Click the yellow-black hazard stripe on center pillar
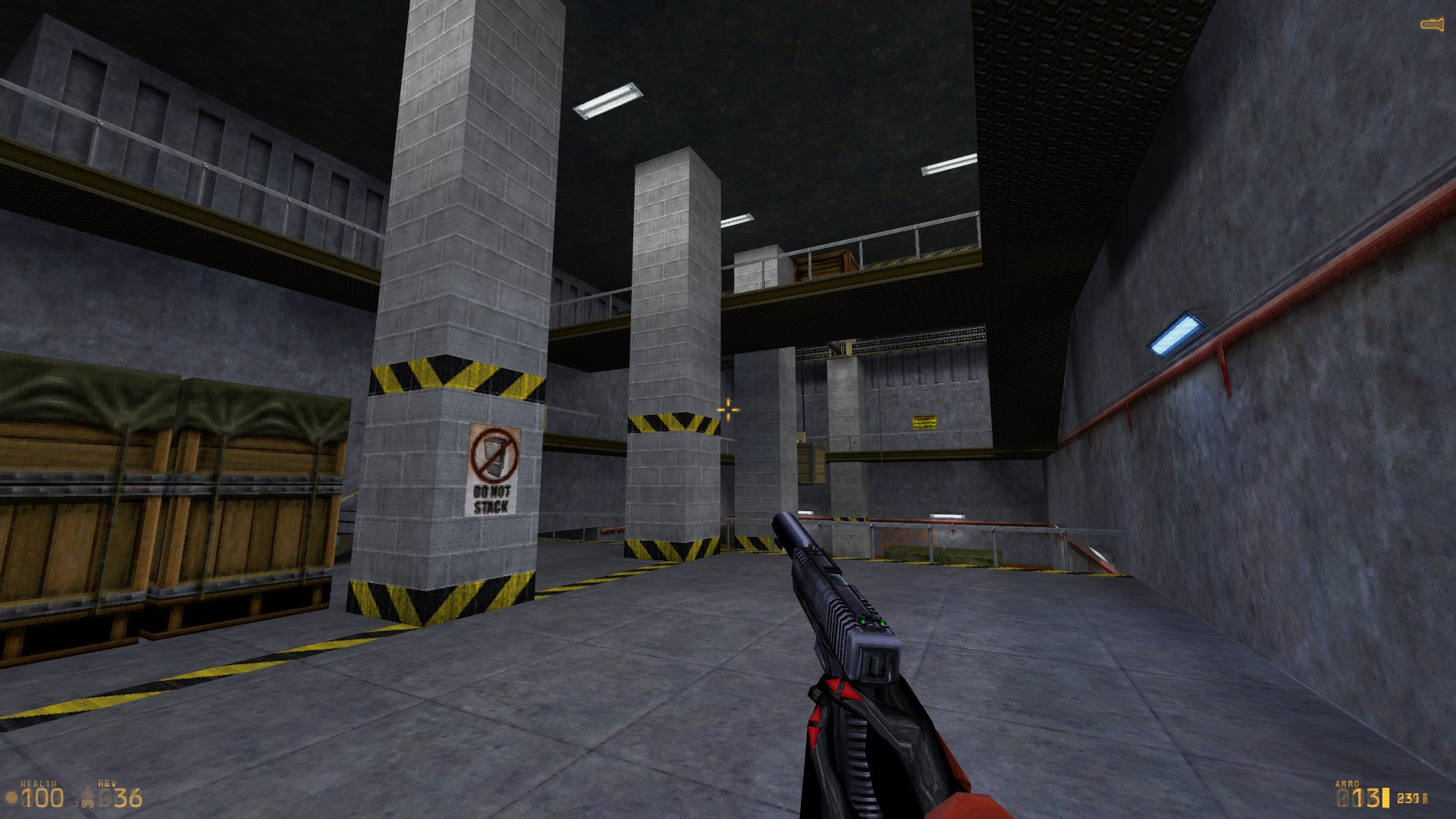 667,422
